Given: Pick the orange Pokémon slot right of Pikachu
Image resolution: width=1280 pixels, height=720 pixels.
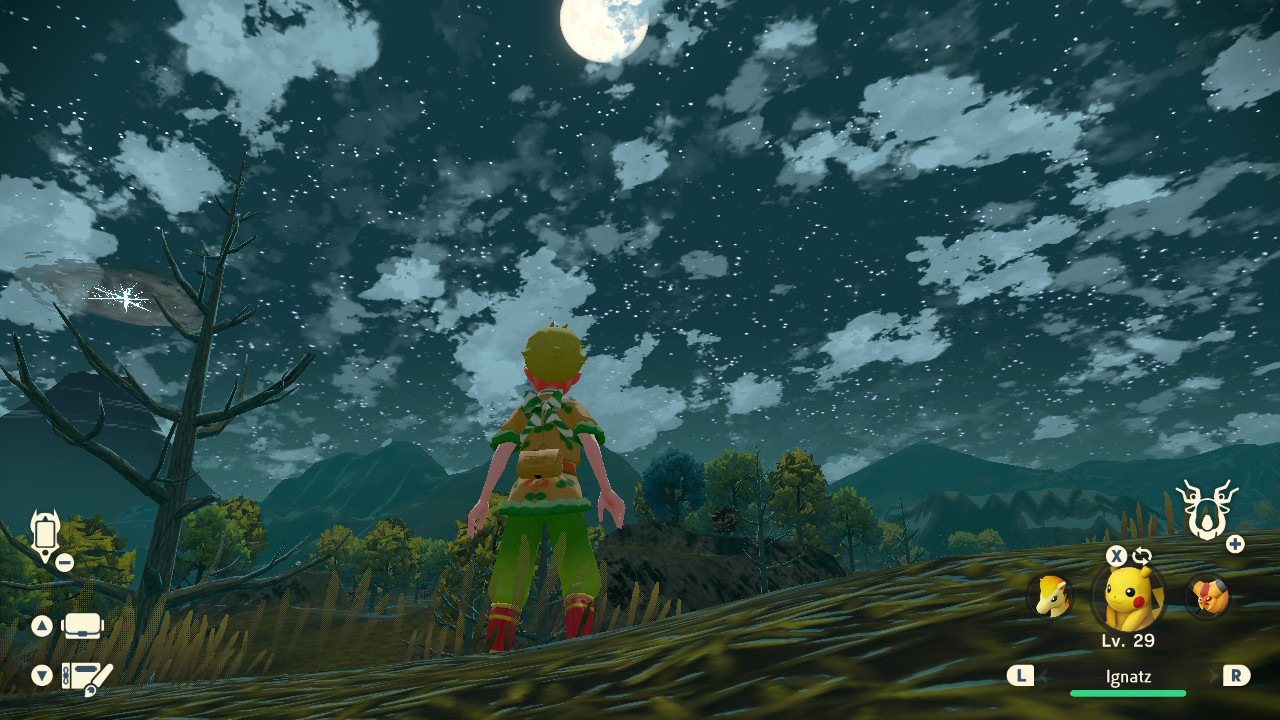Looking at the screenshot, I should click(1206, 597).
